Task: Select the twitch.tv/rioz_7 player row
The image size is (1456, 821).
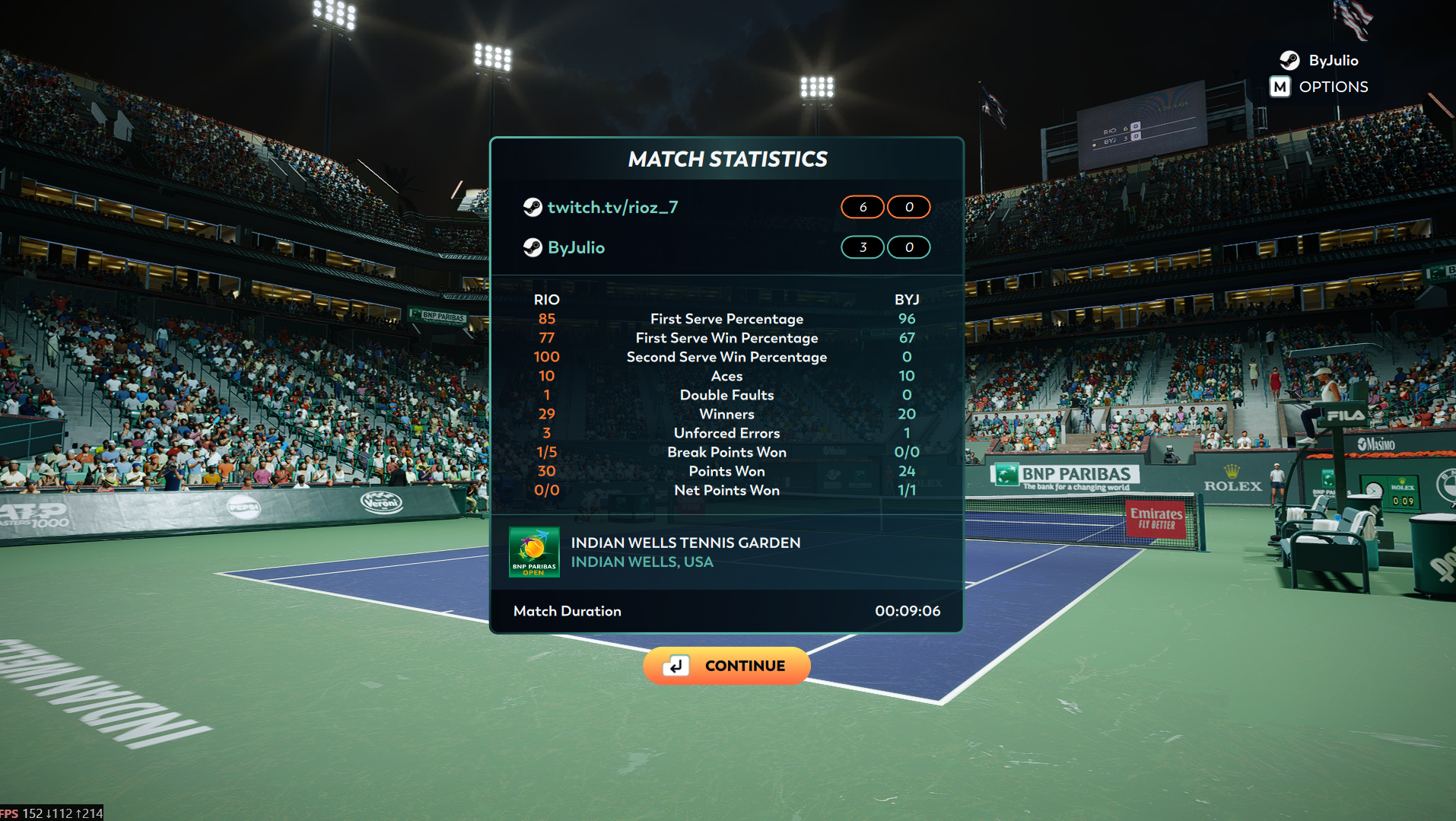Action: [612, 207]
